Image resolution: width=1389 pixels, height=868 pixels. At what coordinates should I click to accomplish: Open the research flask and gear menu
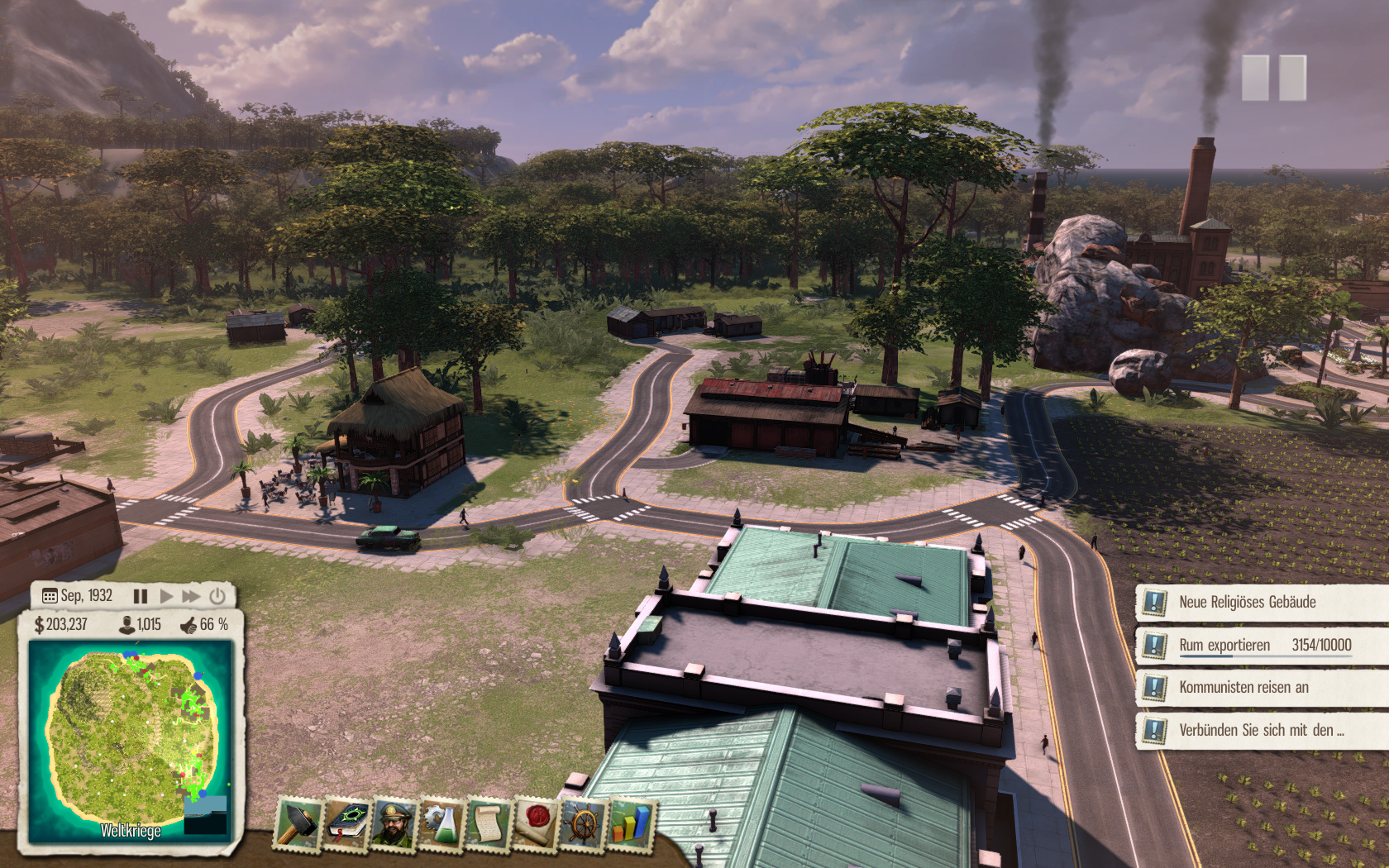click(x=442, y=823)
